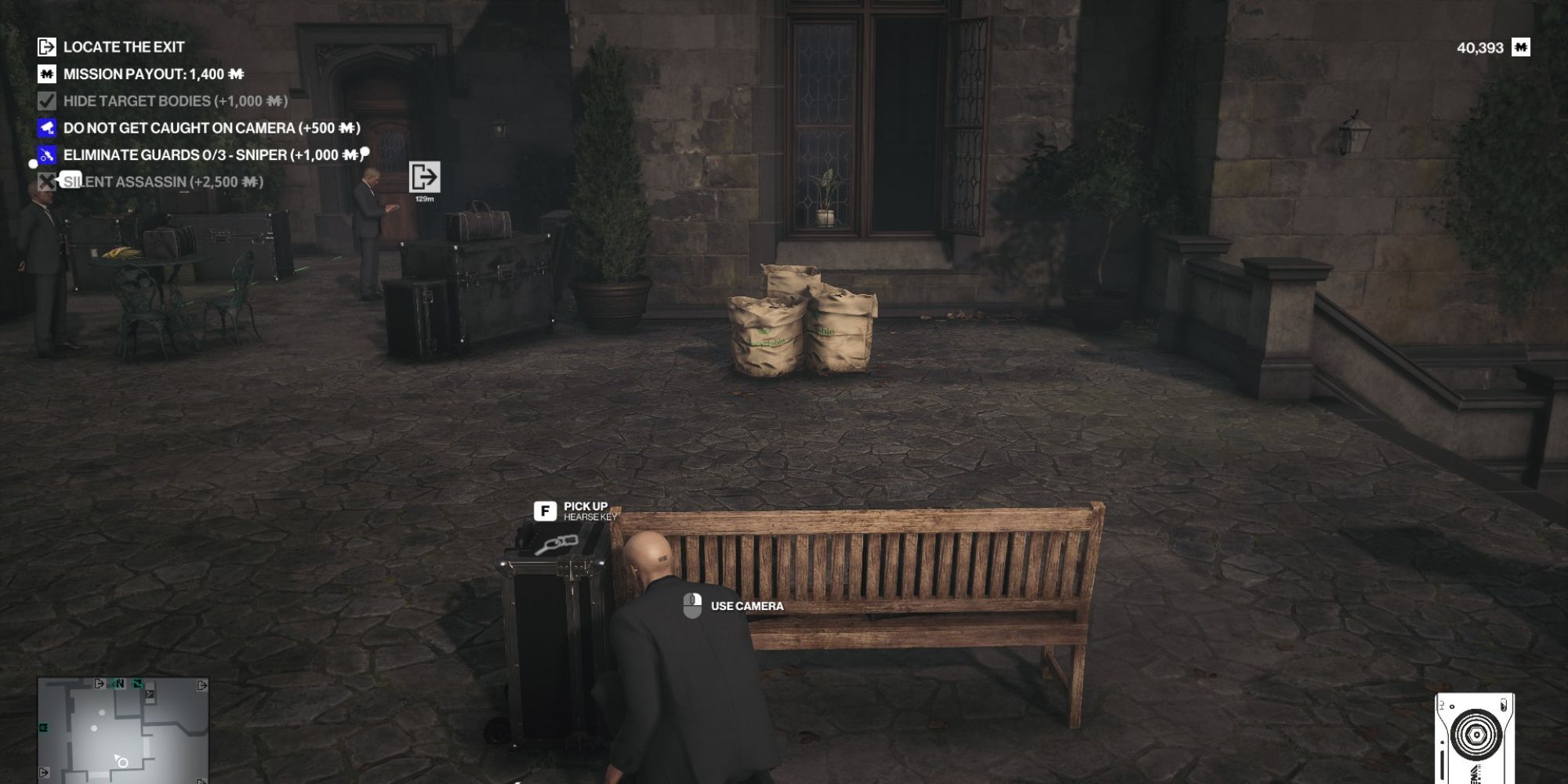Select the Mission Payout: 1,400 entry
Screen dimensions: 1568x784
153,74
